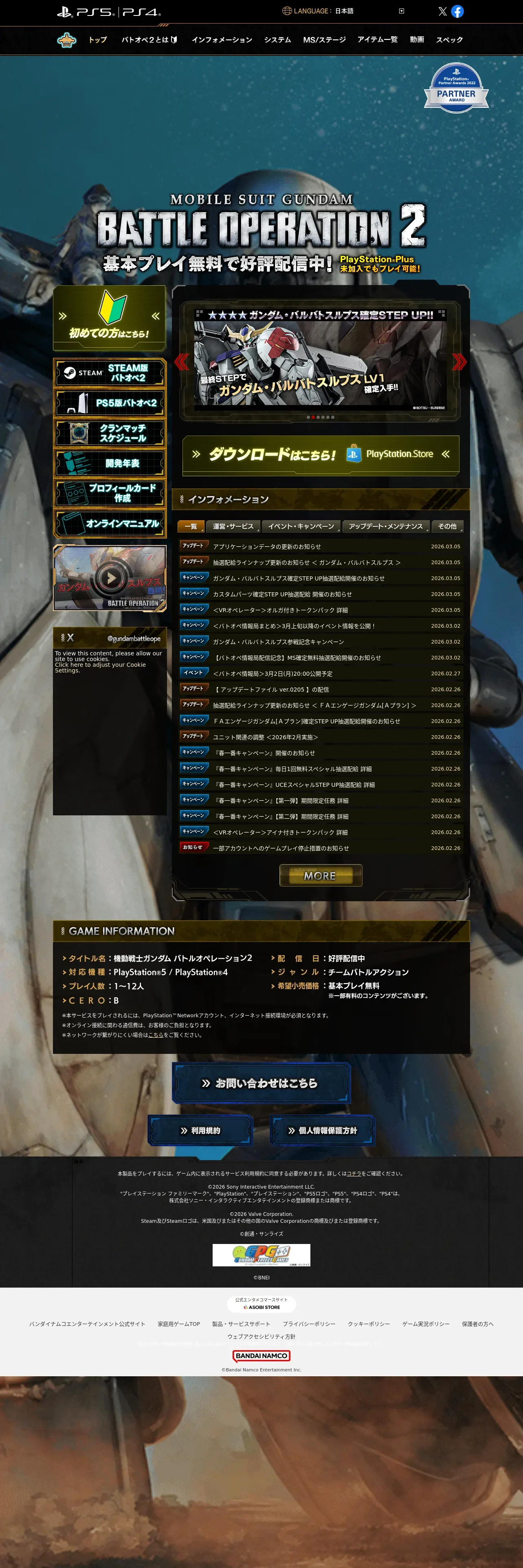Advance the banner carousel with right arrow
The width and height of the screenshot is (523, 1568).
459,361
